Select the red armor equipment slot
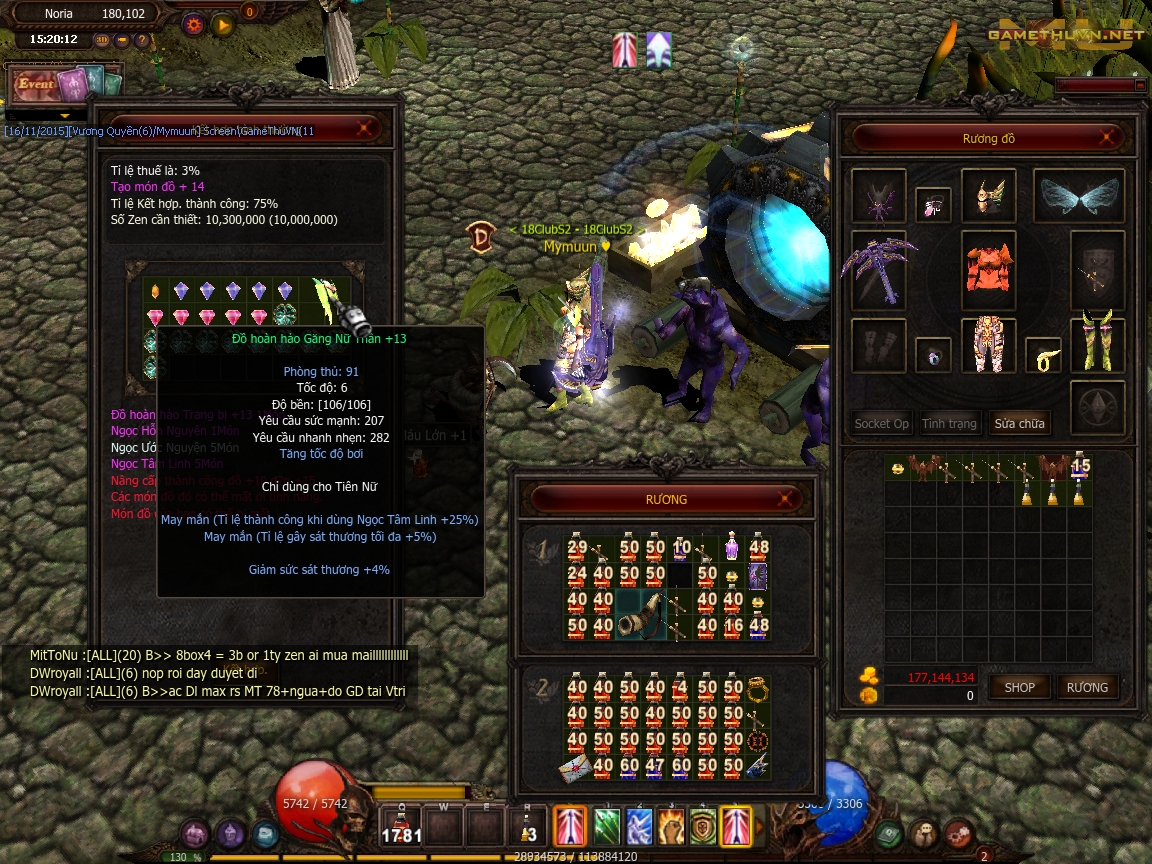 988,265
